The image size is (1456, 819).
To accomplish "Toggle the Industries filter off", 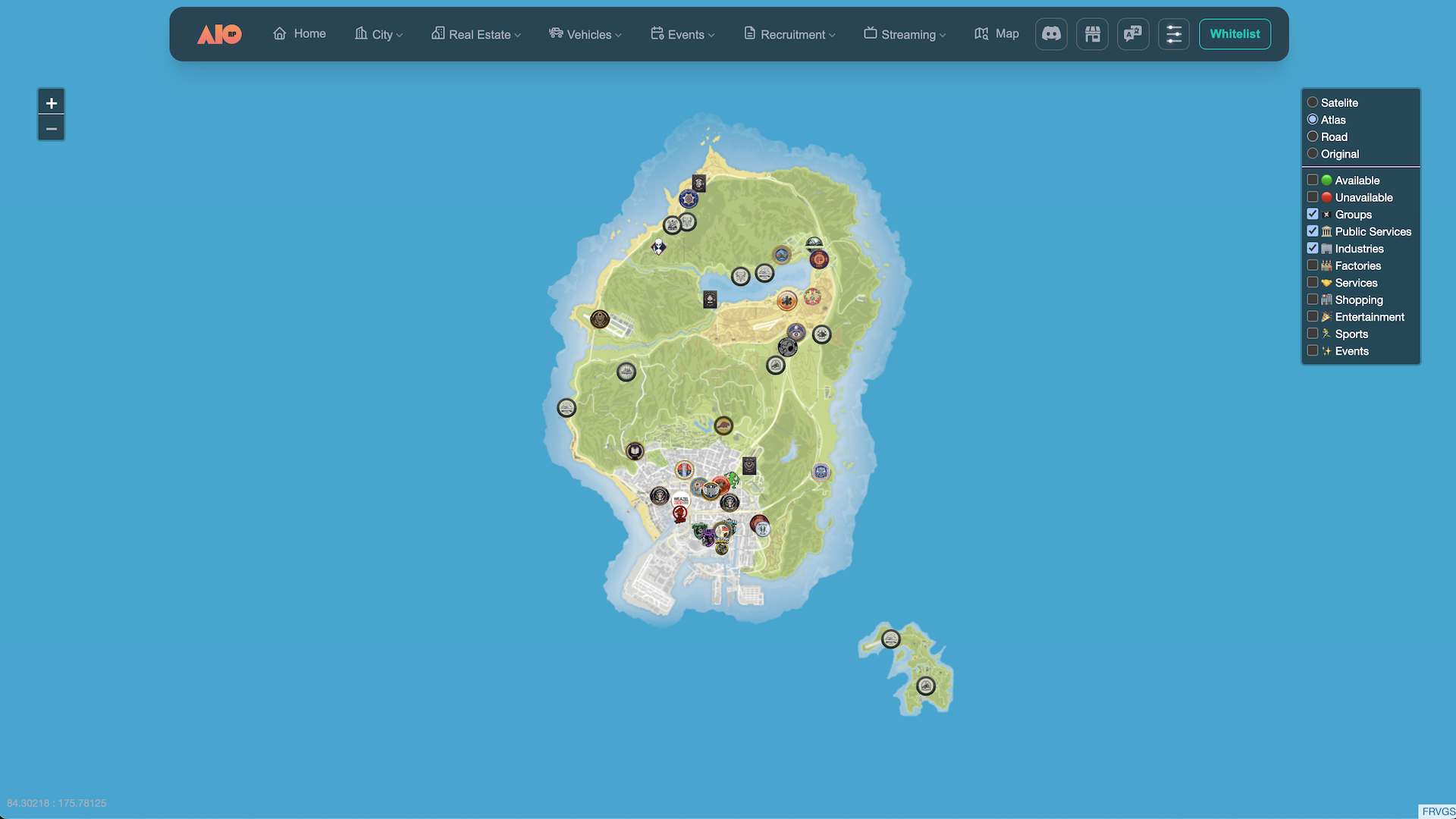I will coord(1313,249).
